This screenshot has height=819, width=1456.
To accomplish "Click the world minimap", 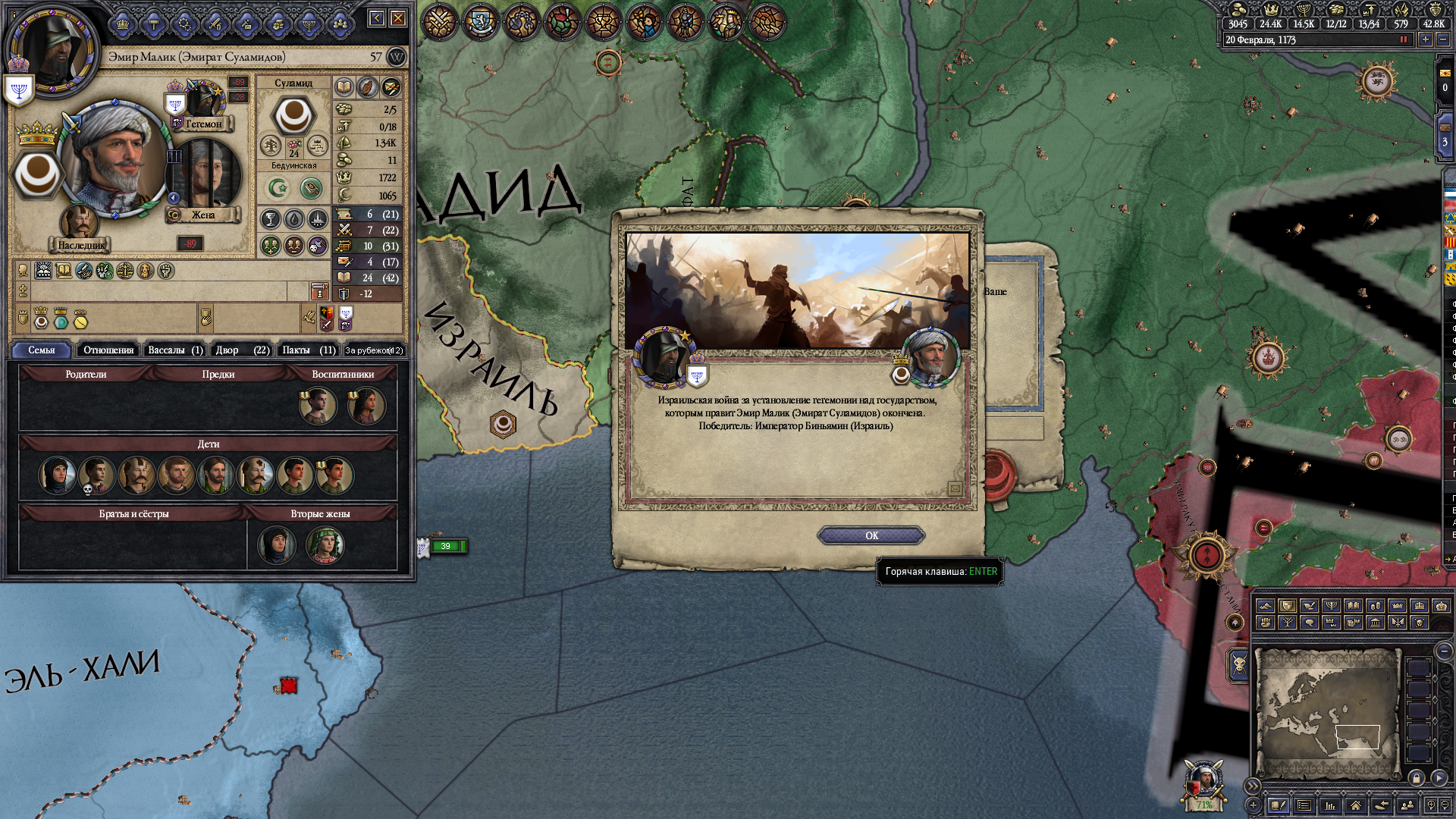I will [1327, 713].
